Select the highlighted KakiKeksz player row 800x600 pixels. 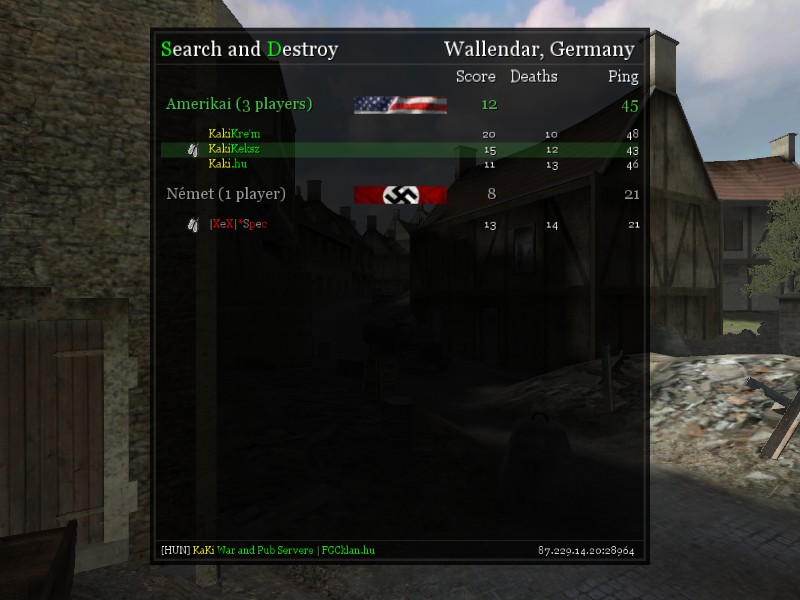[235, 149]
